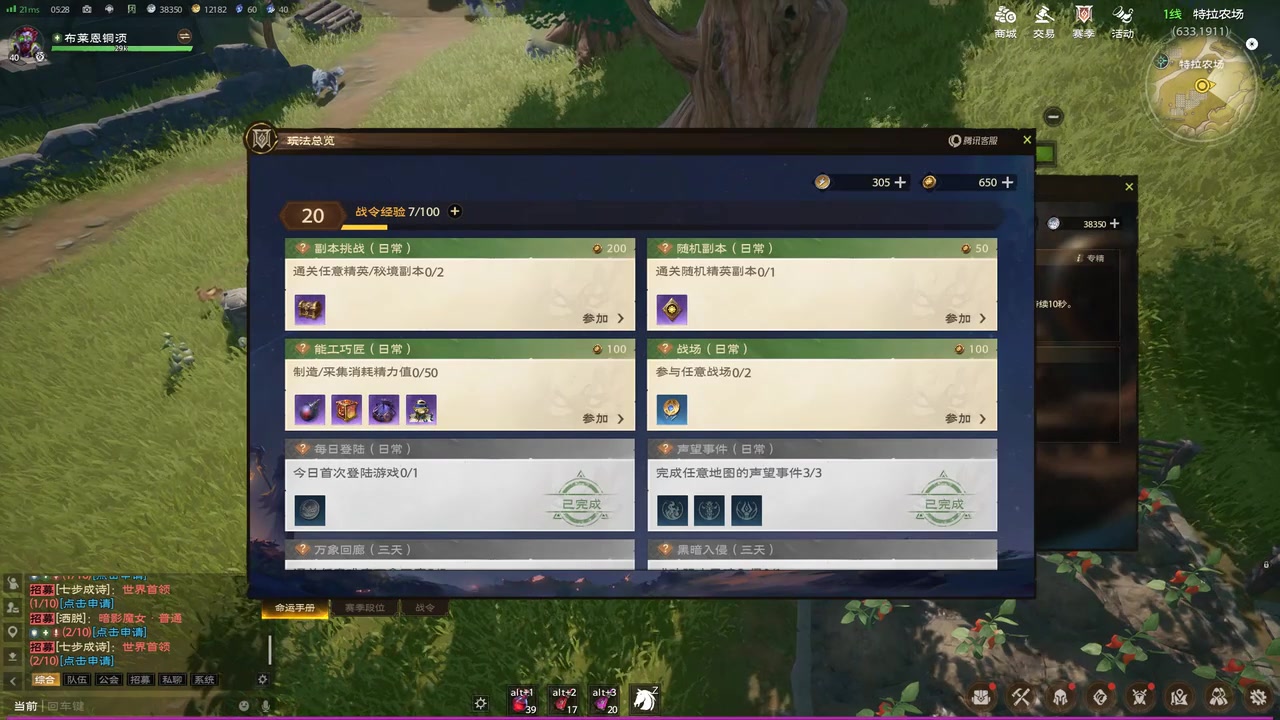The width and height of the screenshot is (1280, 720).
Task: Select the crafting hammer icon
Action: 1021,697
